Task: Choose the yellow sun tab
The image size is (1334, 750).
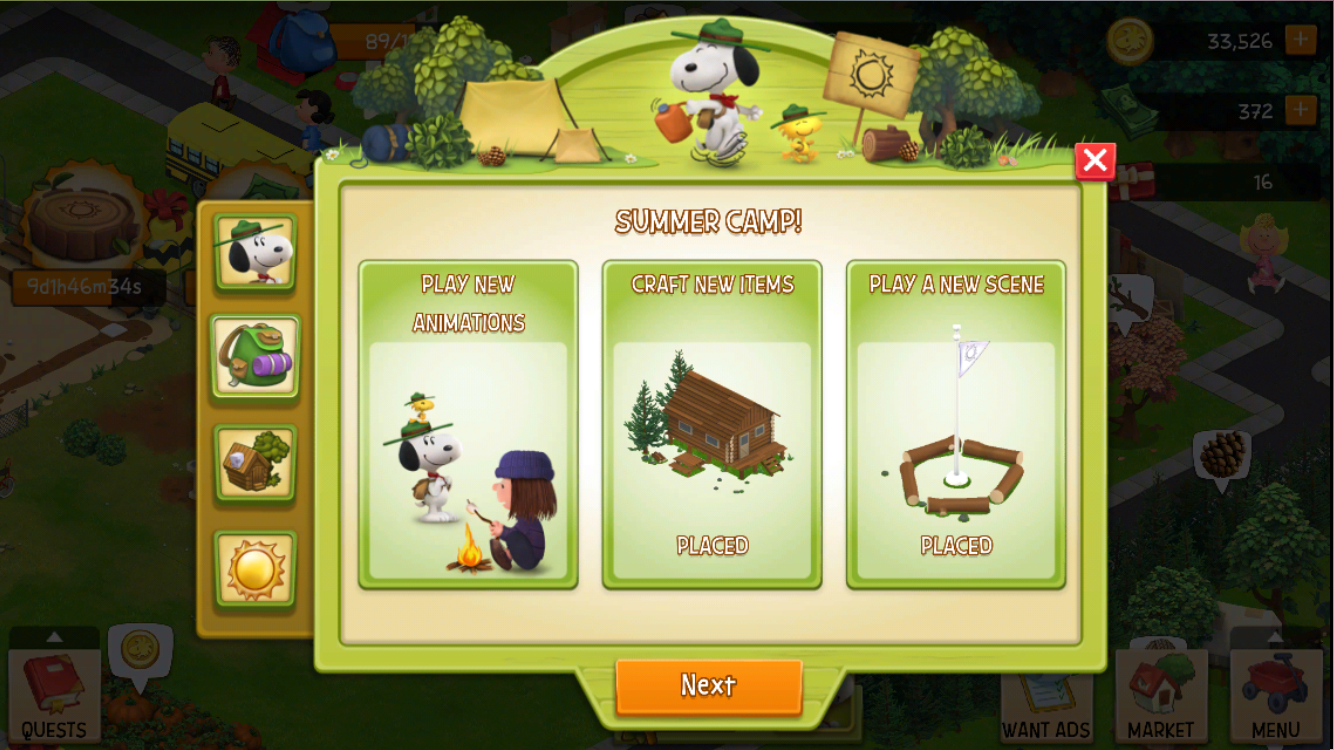Action: [255, 569]
